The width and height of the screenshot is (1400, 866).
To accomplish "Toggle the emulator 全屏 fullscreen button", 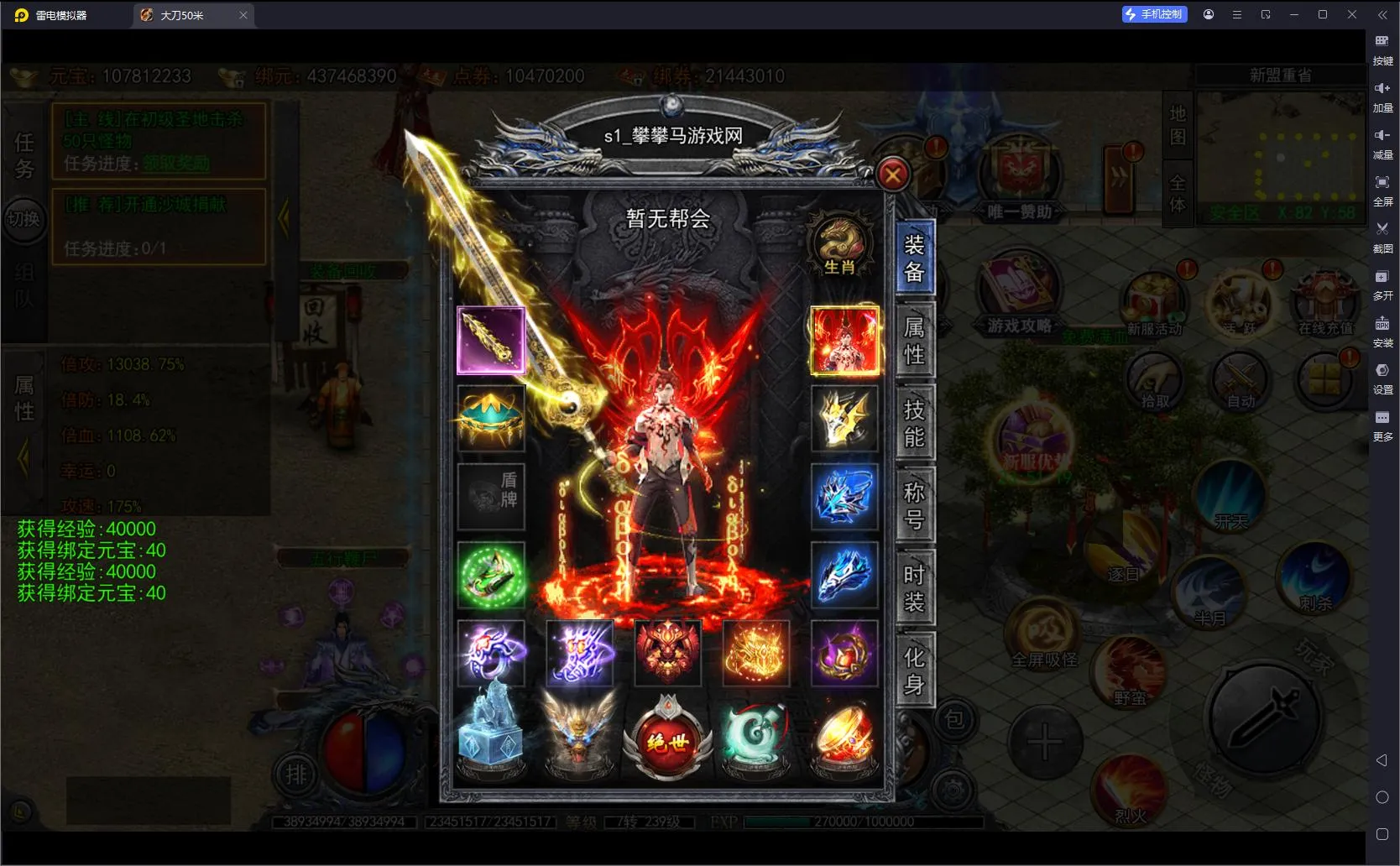I will click(x=1382, y=188).
